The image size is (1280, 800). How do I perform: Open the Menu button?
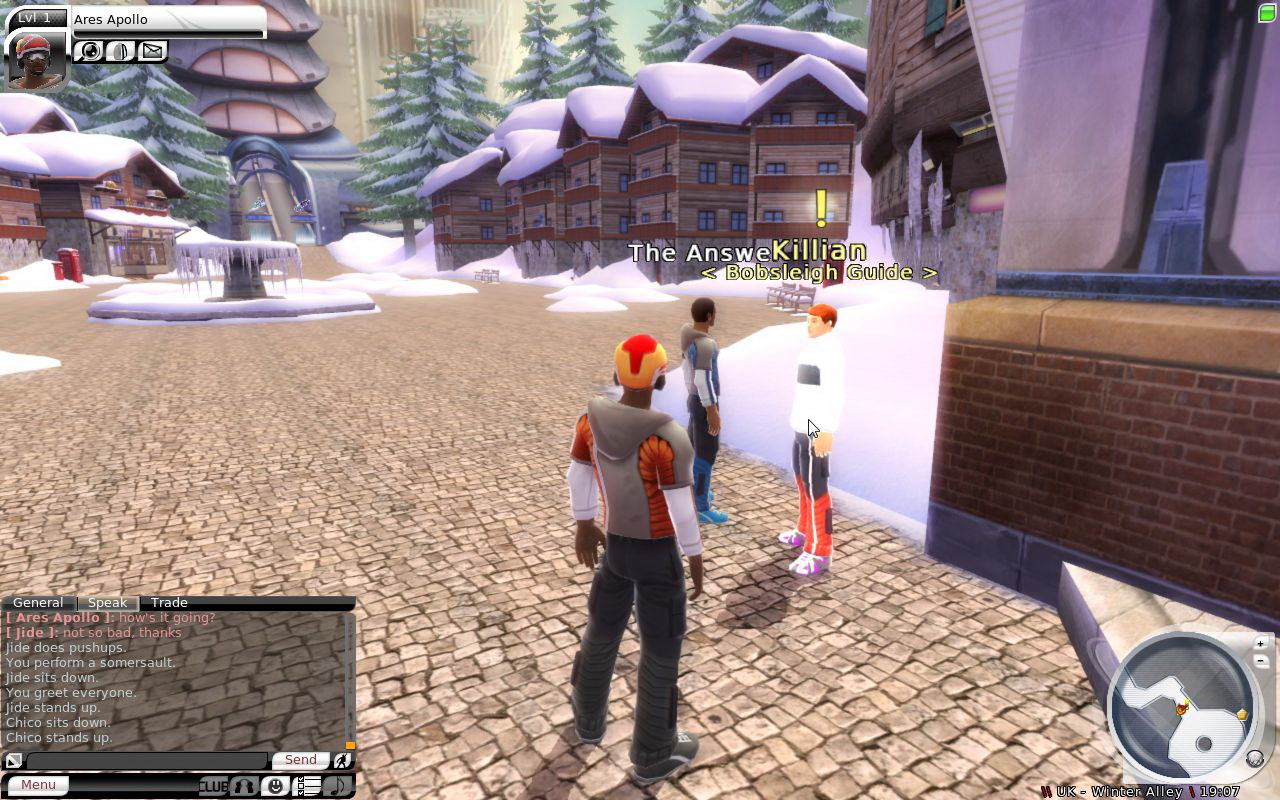click(39, 785)
